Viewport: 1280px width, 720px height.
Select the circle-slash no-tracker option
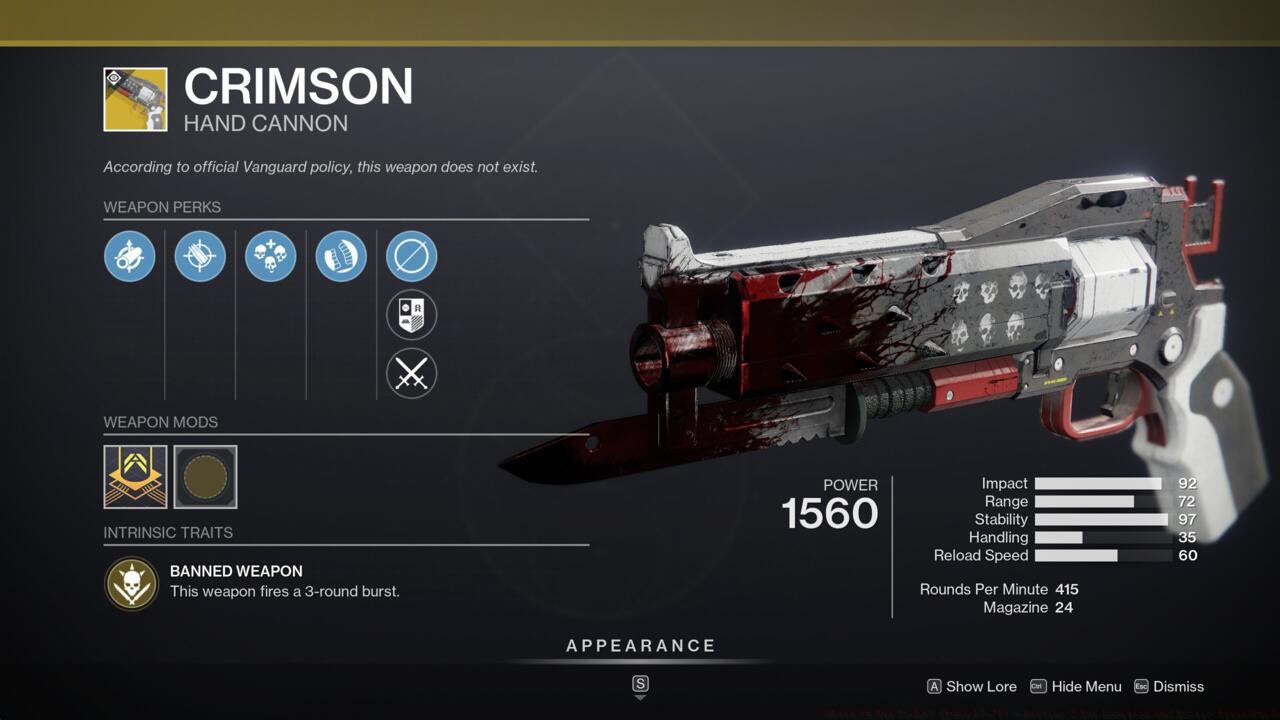click(411, 256)
